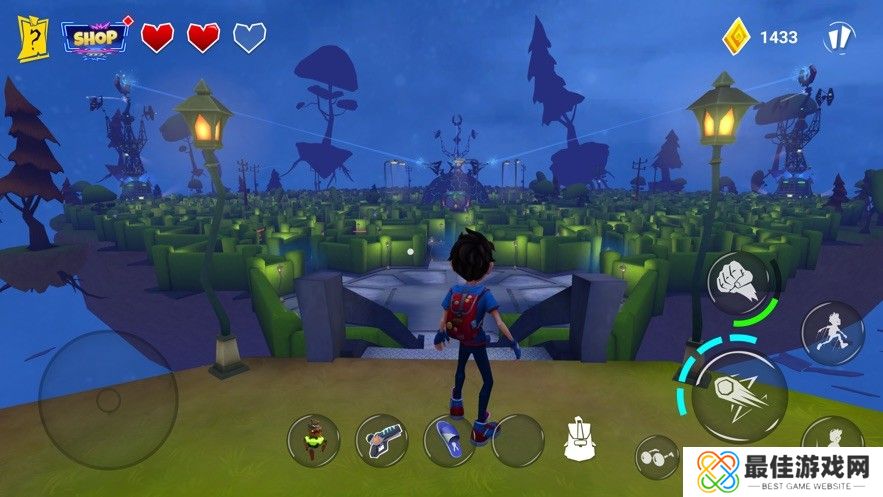Viewport: 883px width, 497px height.
Task: Tap the yellow question mark quest icon
Action: point(33,38)
